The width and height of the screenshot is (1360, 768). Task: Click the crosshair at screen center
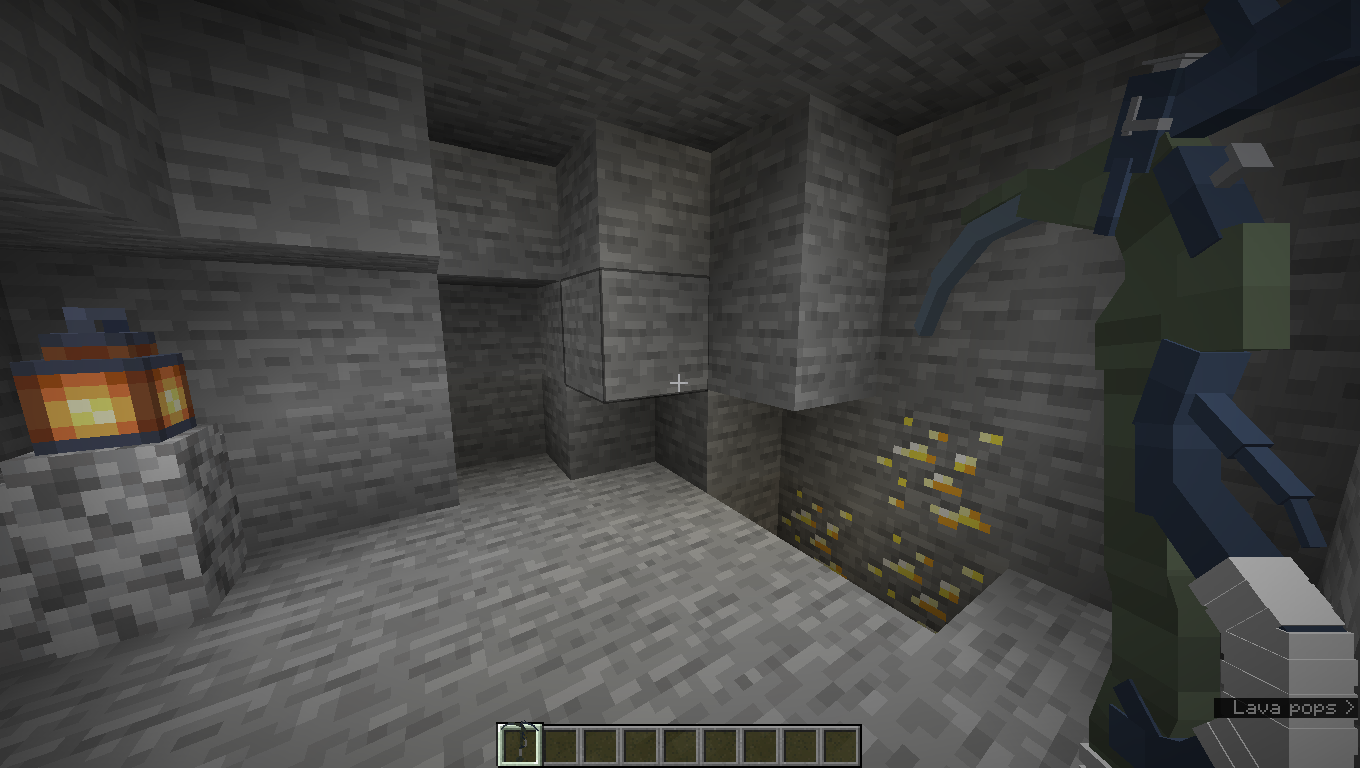680,382
